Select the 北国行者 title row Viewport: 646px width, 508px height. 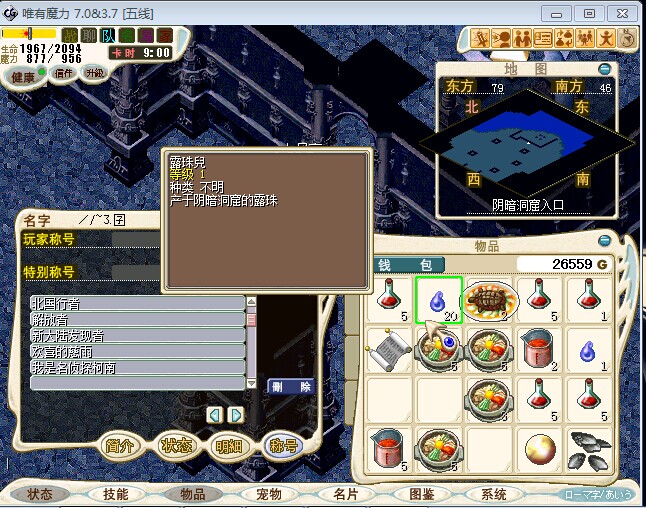tap(137, 303)
